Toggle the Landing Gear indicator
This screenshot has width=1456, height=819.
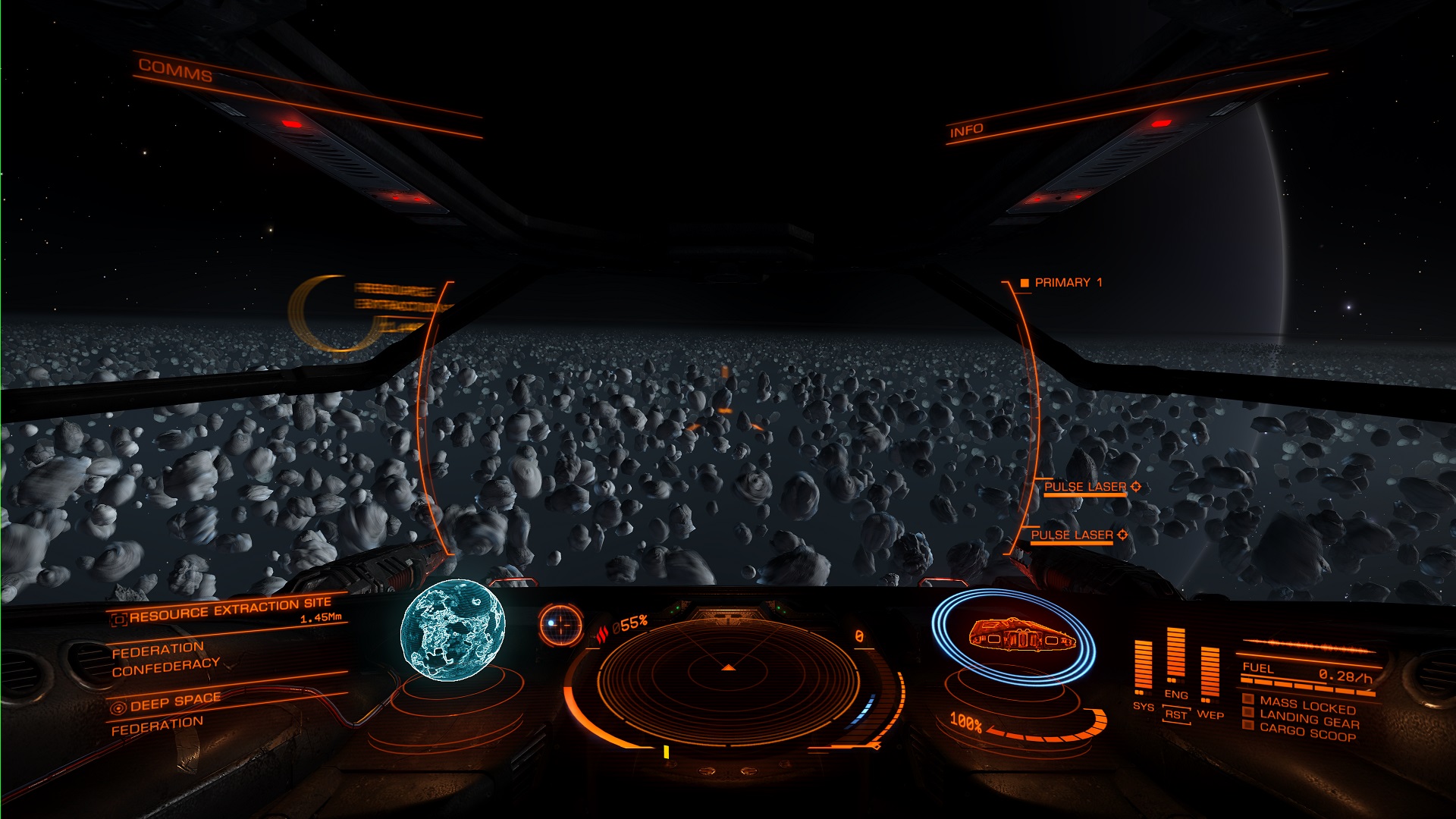pos(1307,720)
